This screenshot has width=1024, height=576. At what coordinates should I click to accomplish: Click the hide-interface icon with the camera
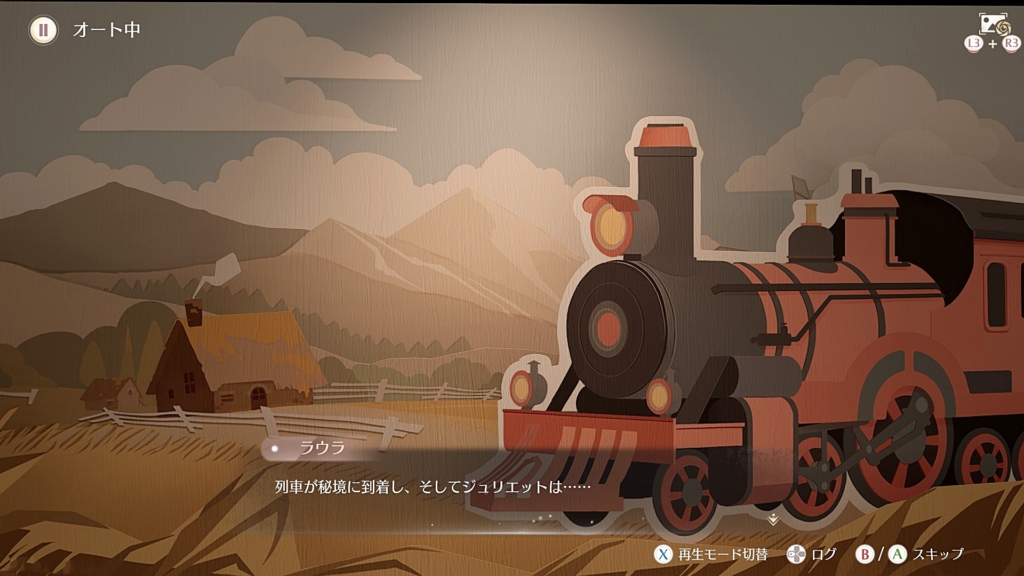(993, 24)
